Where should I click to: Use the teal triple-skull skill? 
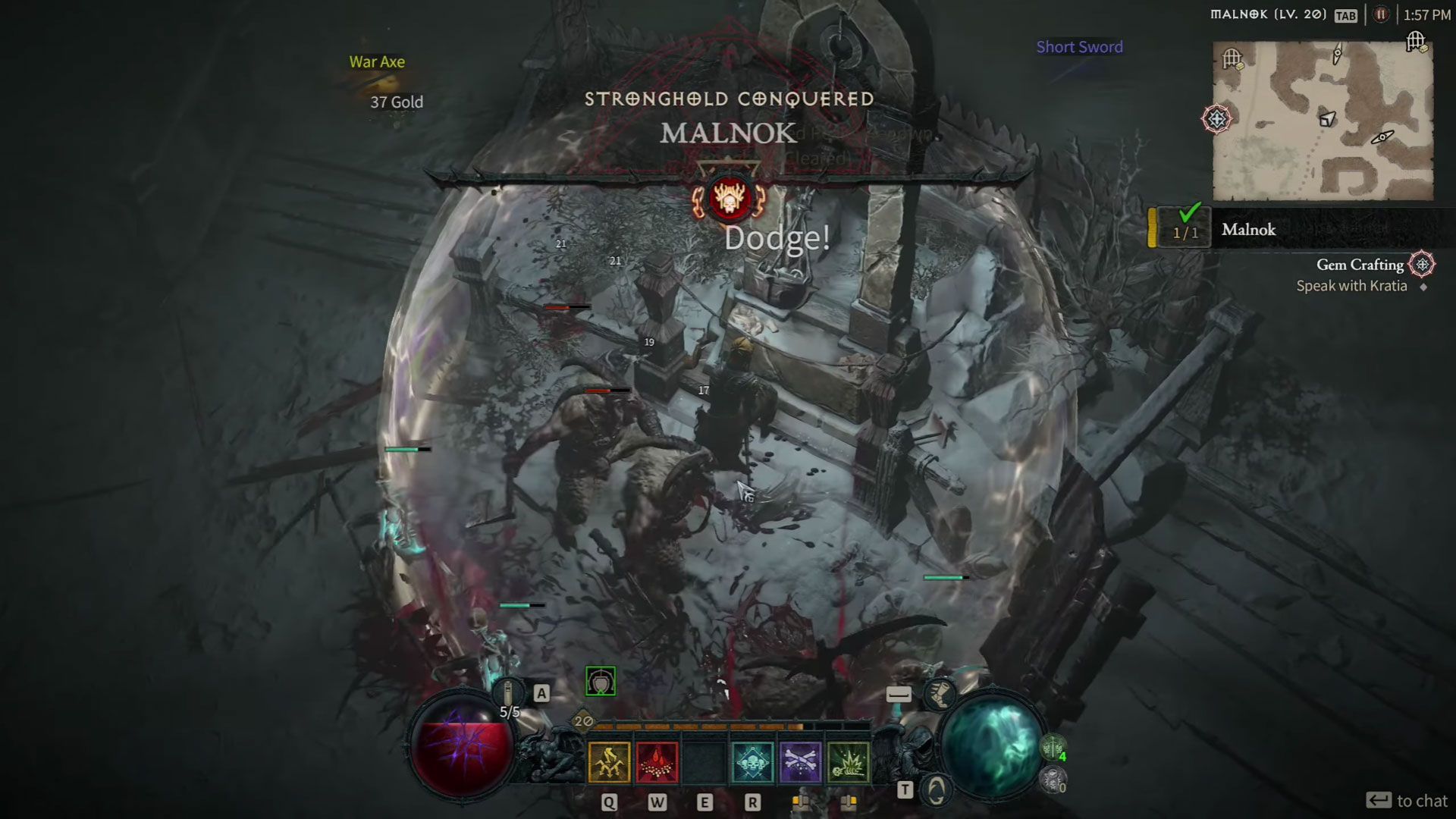tap(752, 763)
